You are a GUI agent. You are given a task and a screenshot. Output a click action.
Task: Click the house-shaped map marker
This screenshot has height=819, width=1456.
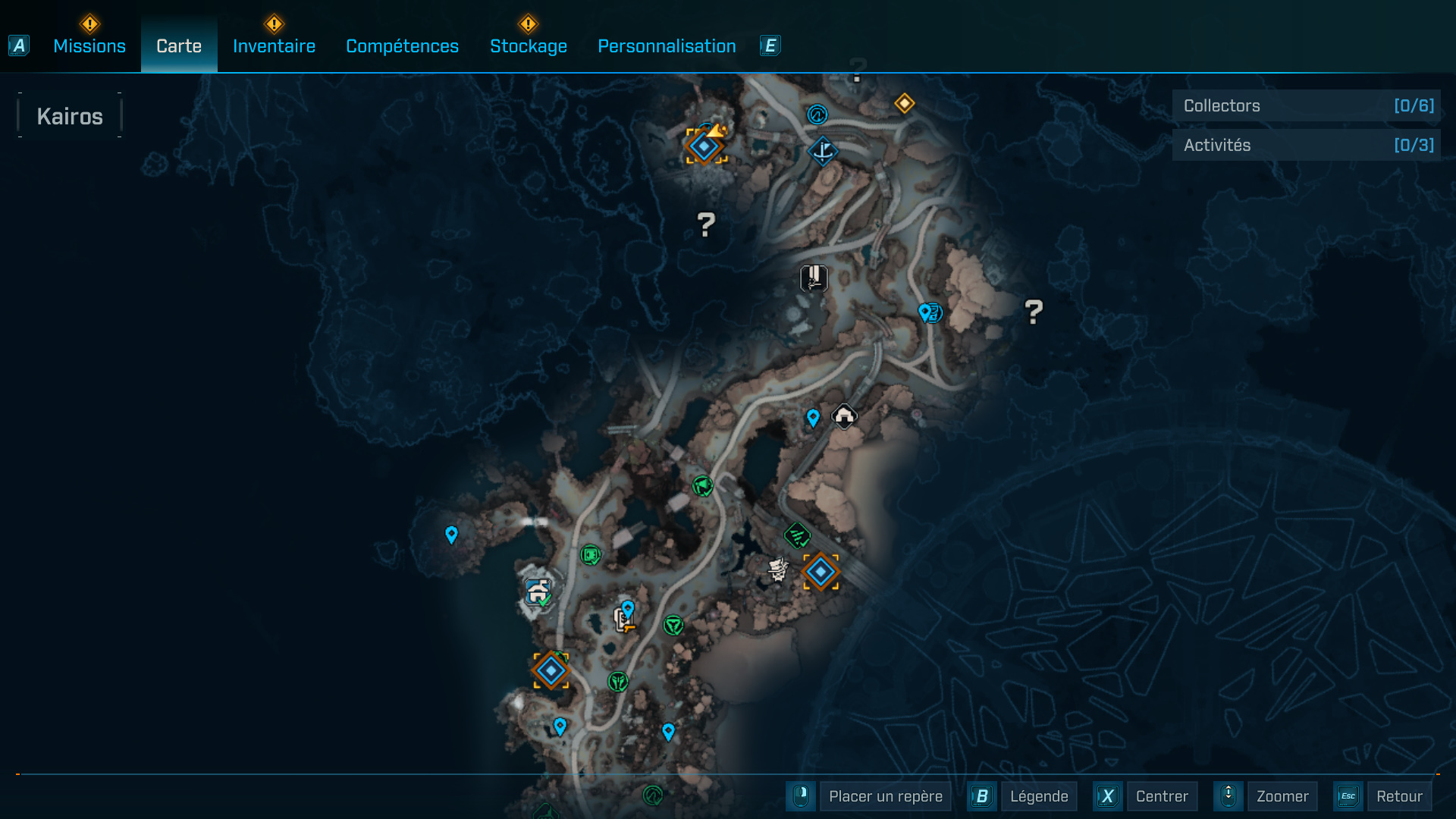pos(844,416)
